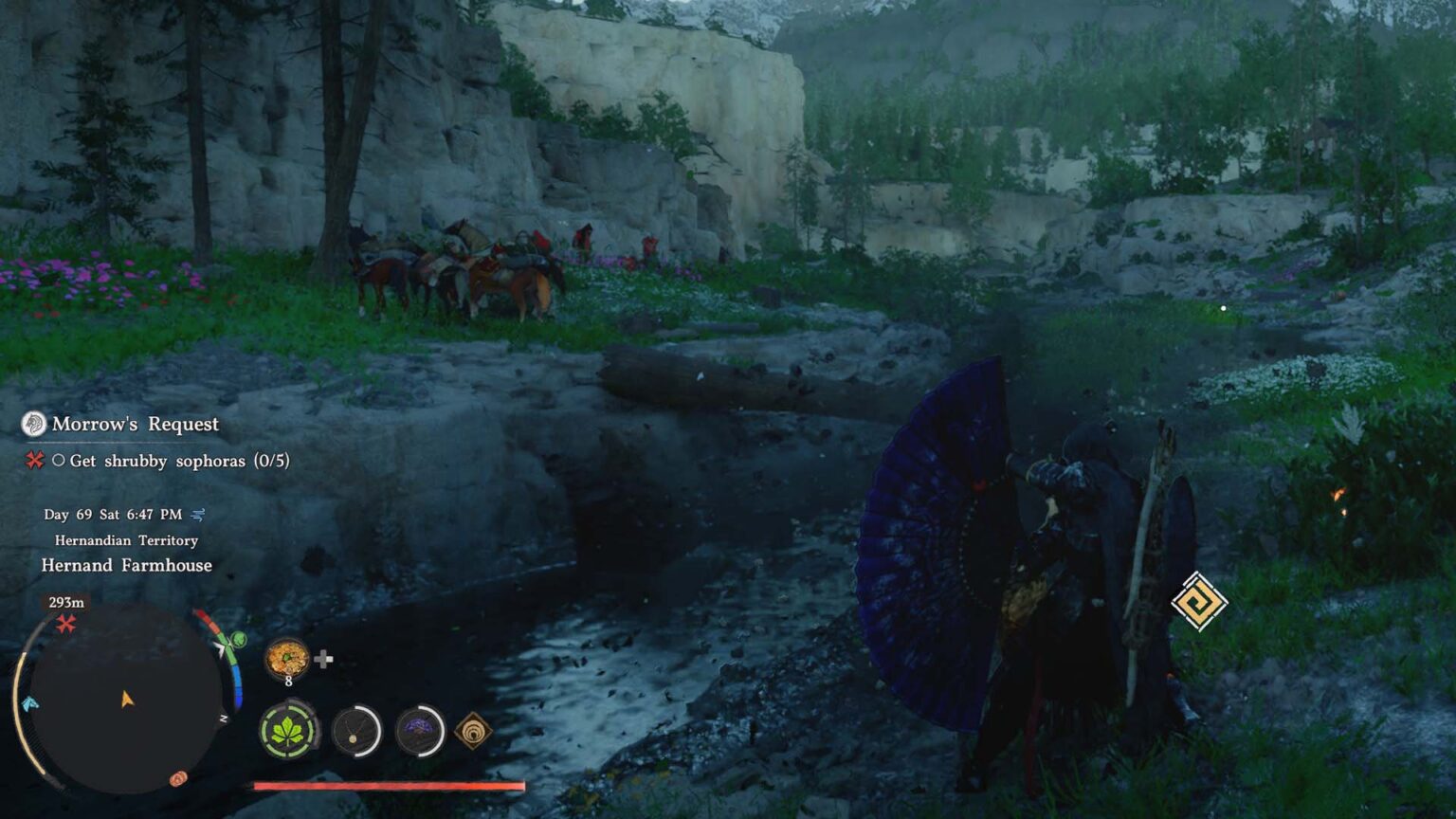Open the Morrow's Request quest tracker

(135, 424)
